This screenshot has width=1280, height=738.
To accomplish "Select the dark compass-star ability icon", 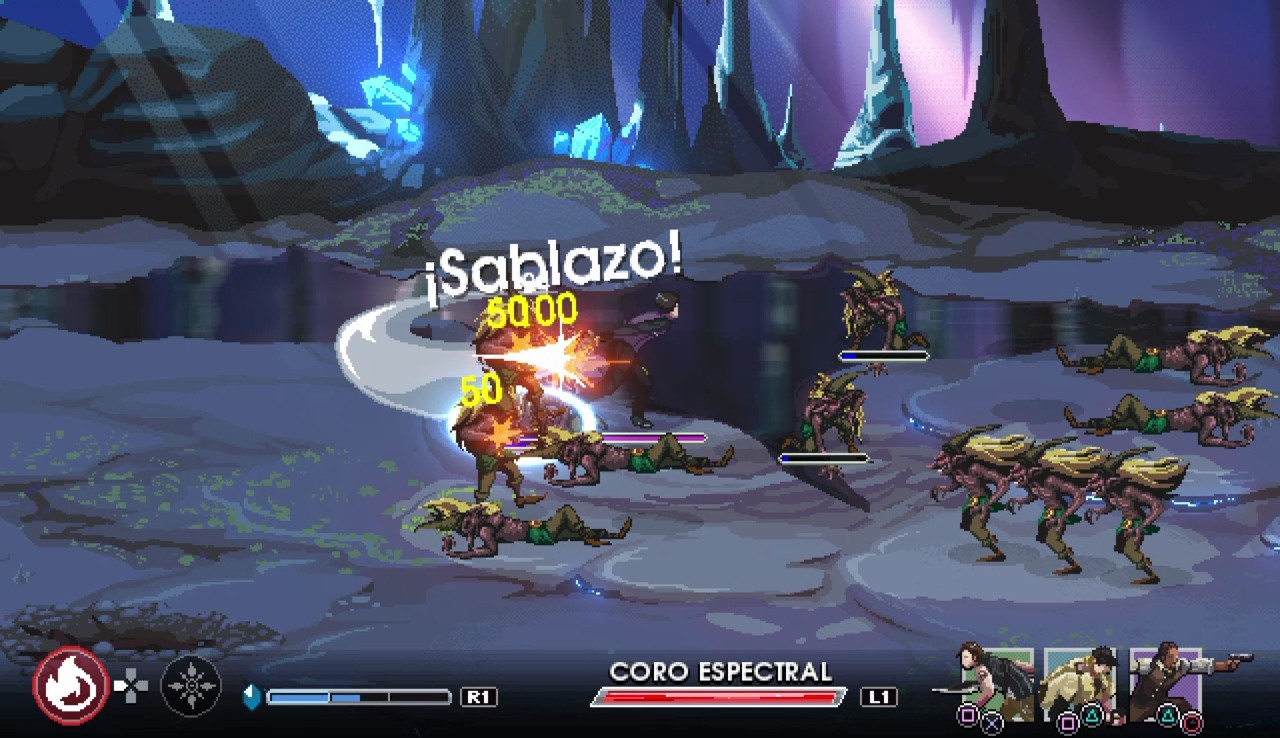I will pyautogui.click(x=191, y=686).
